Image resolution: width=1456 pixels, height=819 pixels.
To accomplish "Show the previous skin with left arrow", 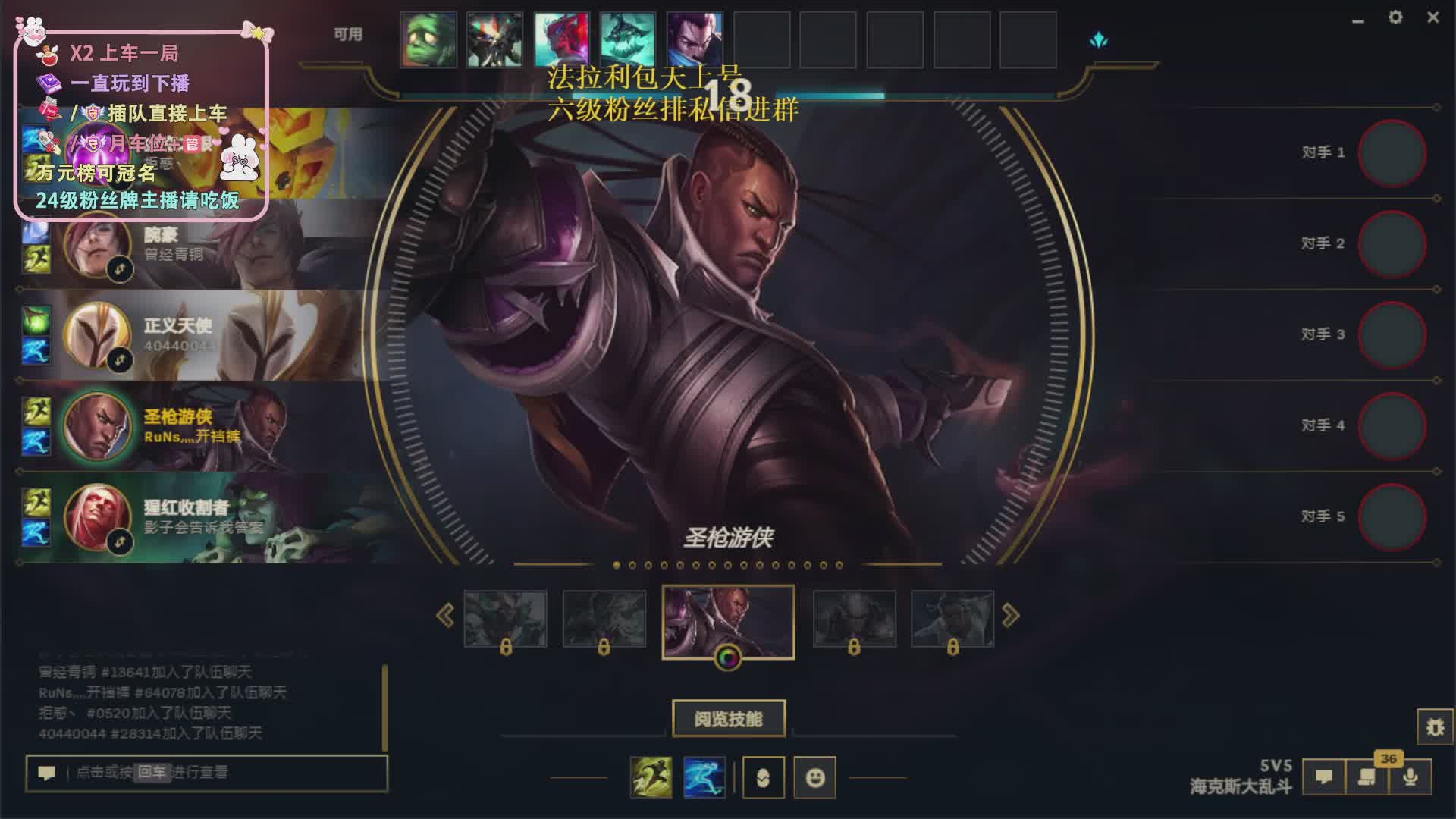I will pyautogui.click(x=445, y=615).
